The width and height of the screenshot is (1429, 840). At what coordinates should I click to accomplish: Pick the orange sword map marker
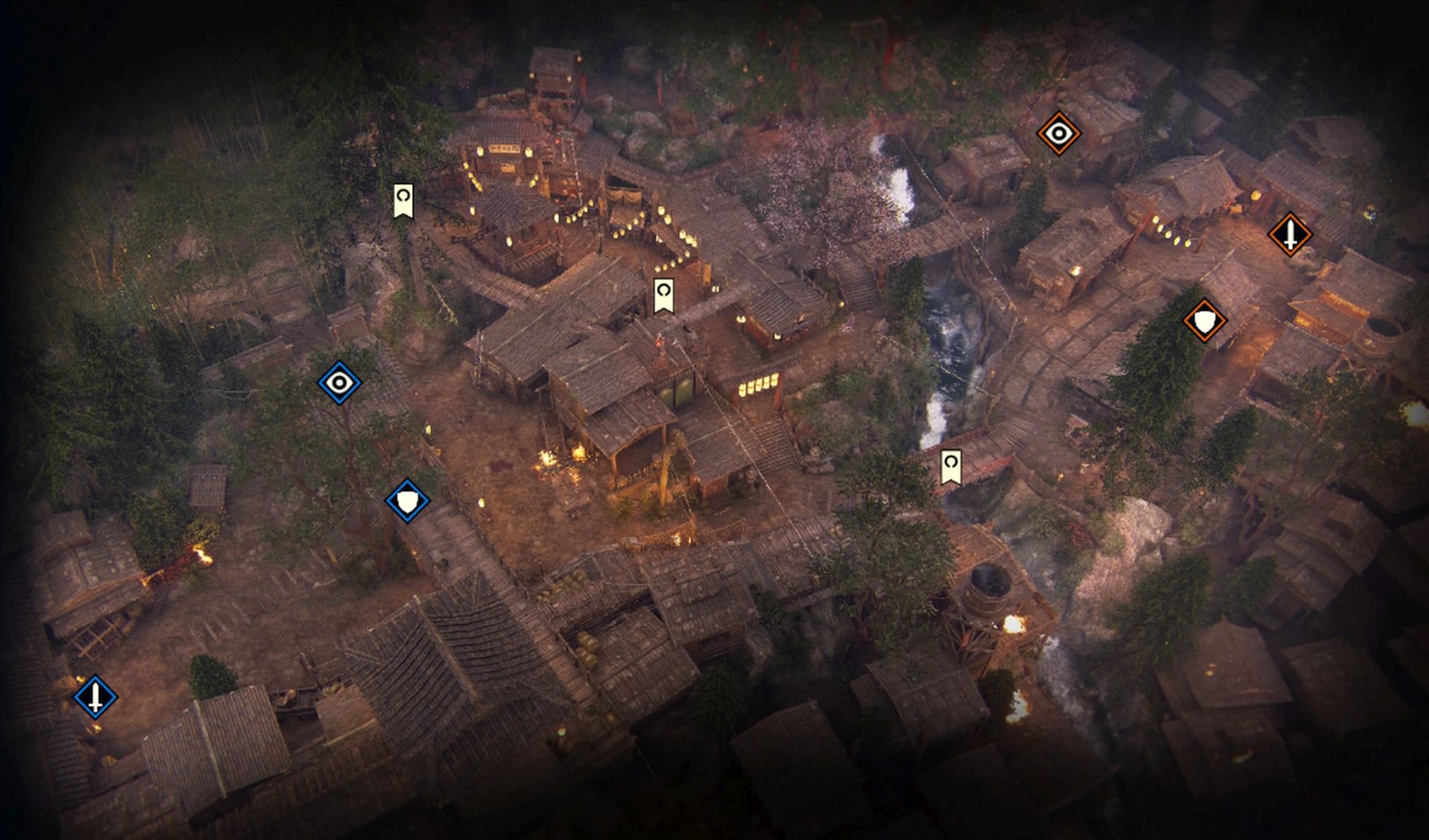[x=1290, y=234]
